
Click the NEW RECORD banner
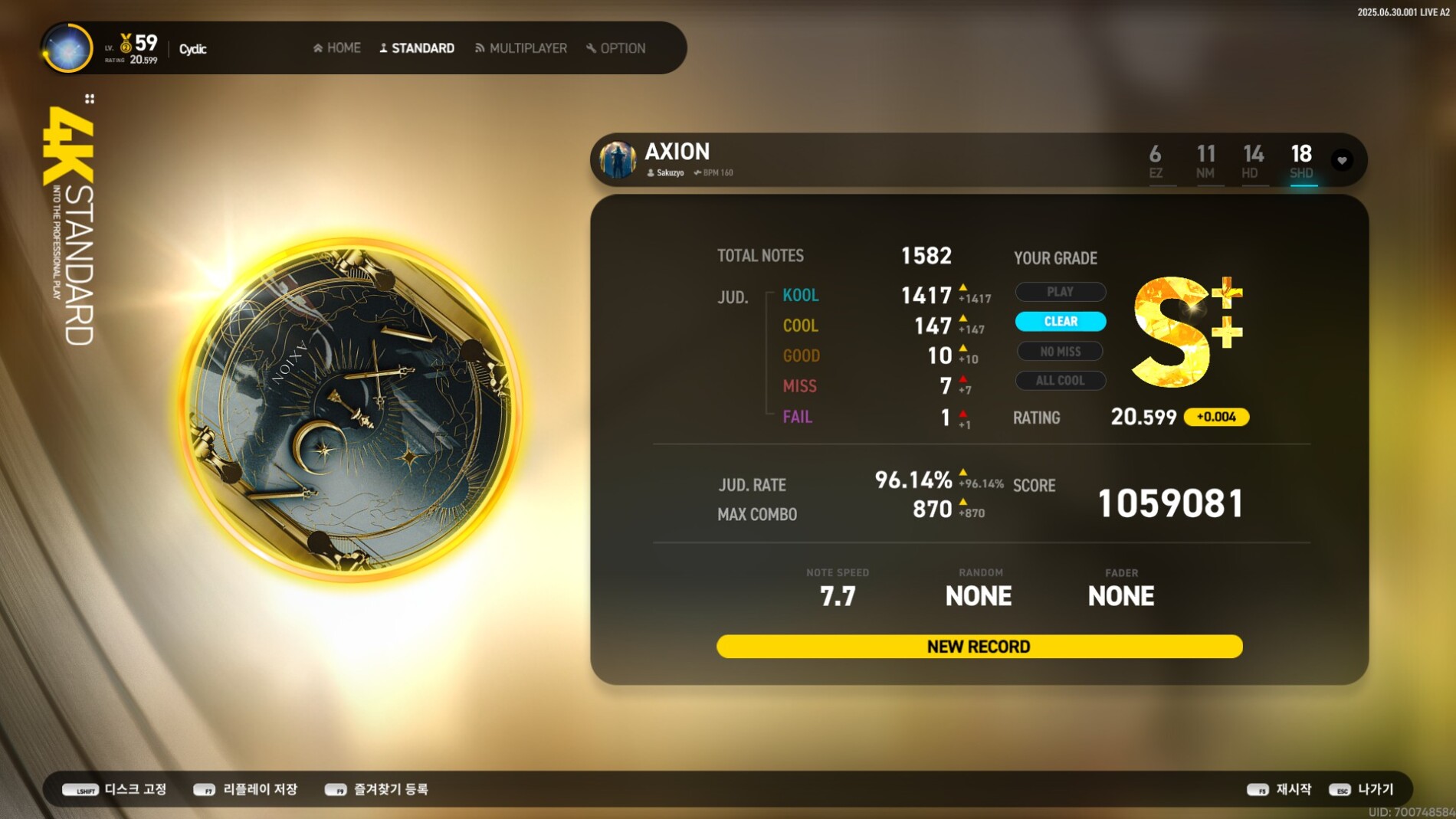pyautogui.click(x=979, y=647)
